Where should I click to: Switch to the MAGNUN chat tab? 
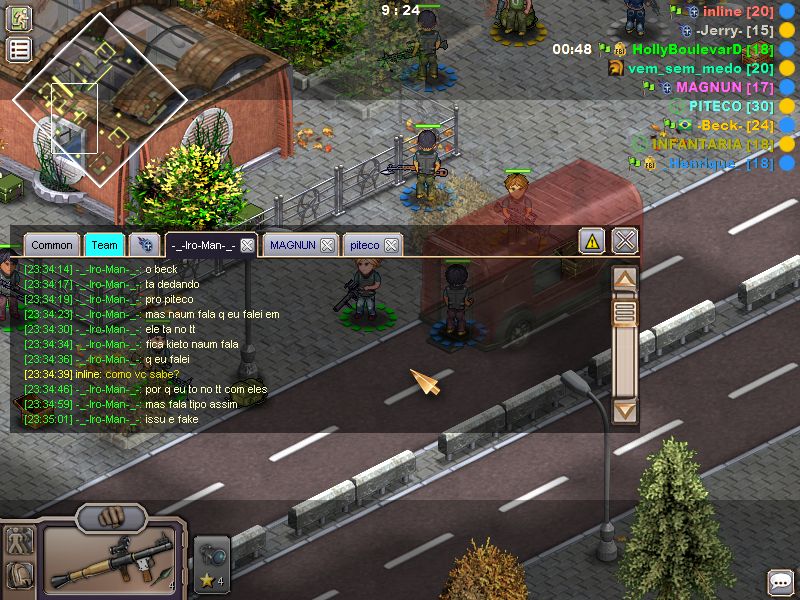[292, 245]
